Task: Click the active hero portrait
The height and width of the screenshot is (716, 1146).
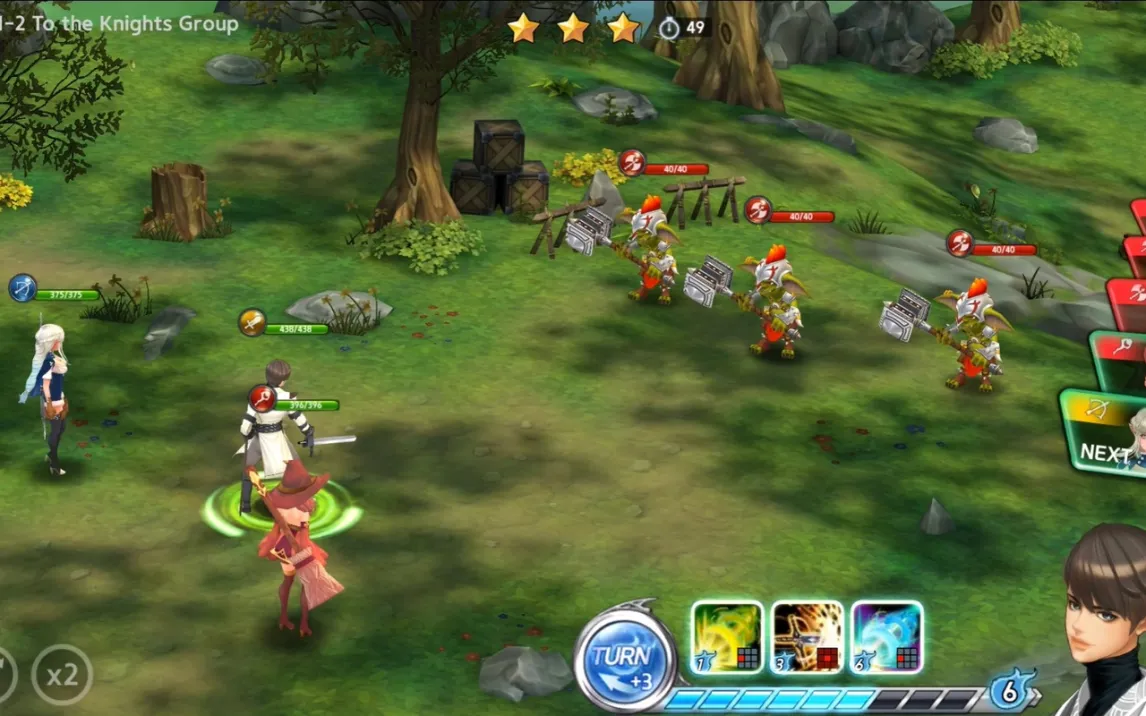Action: click(1102, 620)
